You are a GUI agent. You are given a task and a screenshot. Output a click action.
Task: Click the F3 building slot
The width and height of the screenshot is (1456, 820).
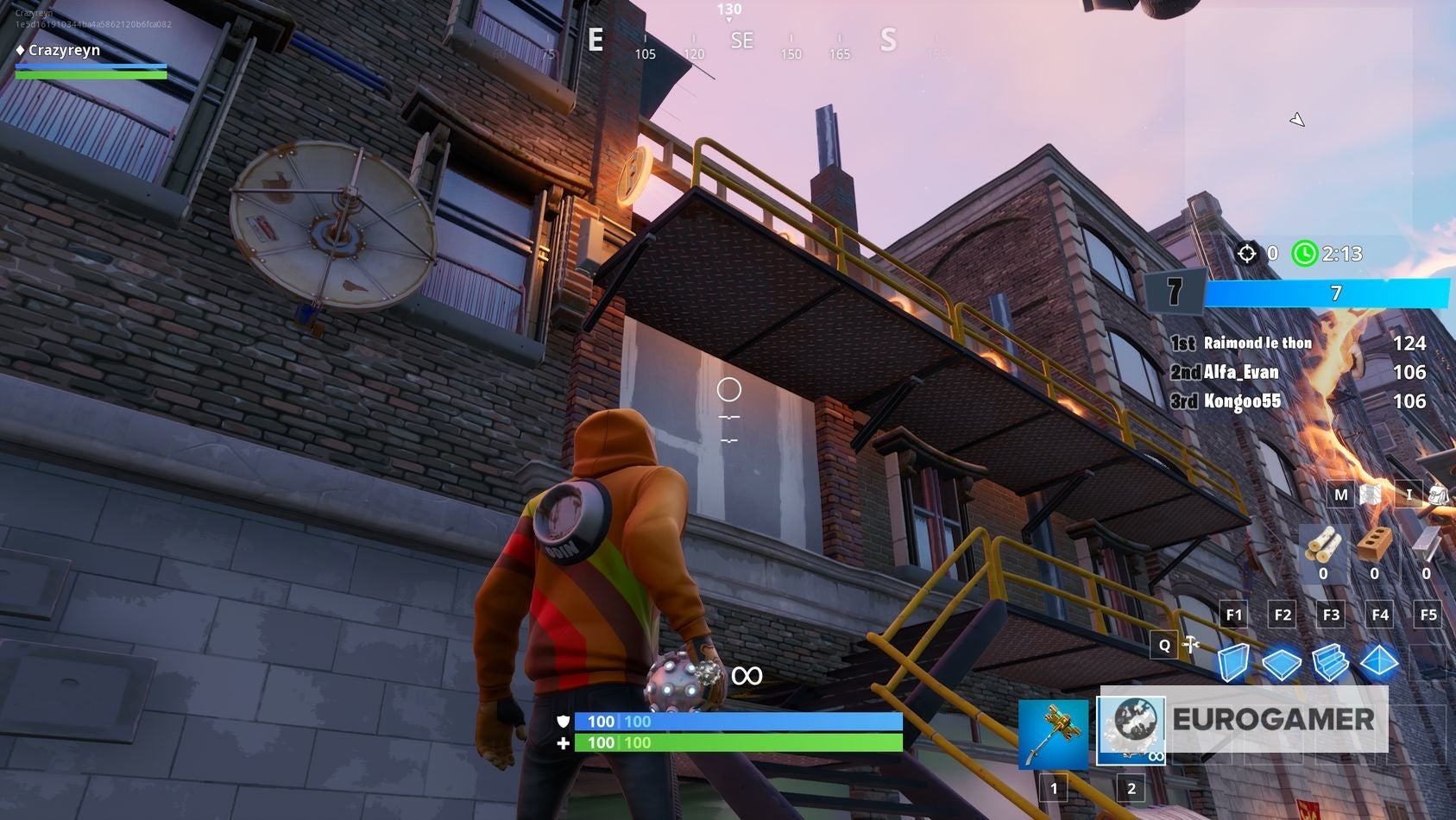[x=1331, y=615]
